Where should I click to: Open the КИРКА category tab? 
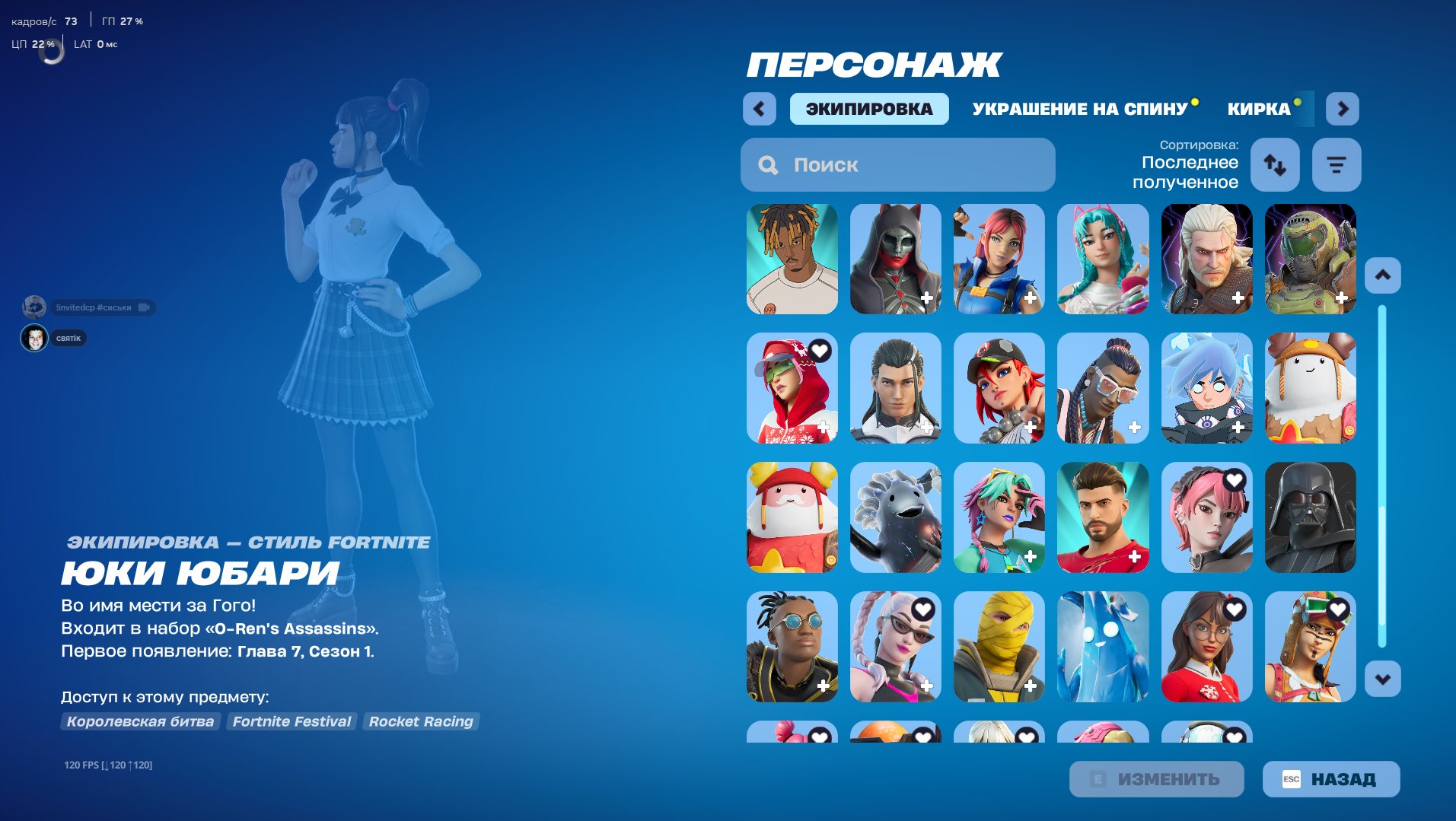coord(1260,109)
